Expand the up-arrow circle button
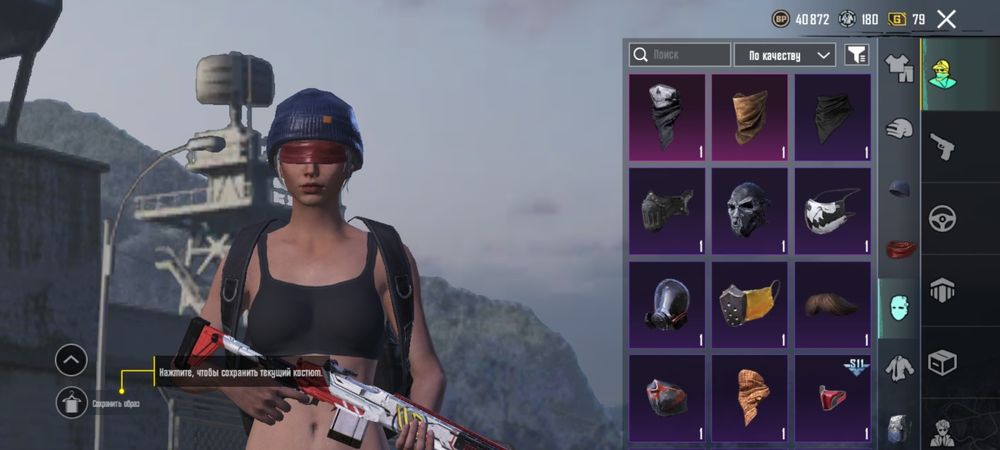This screenshot has height=450, width=1000. (x=71, y=360)
